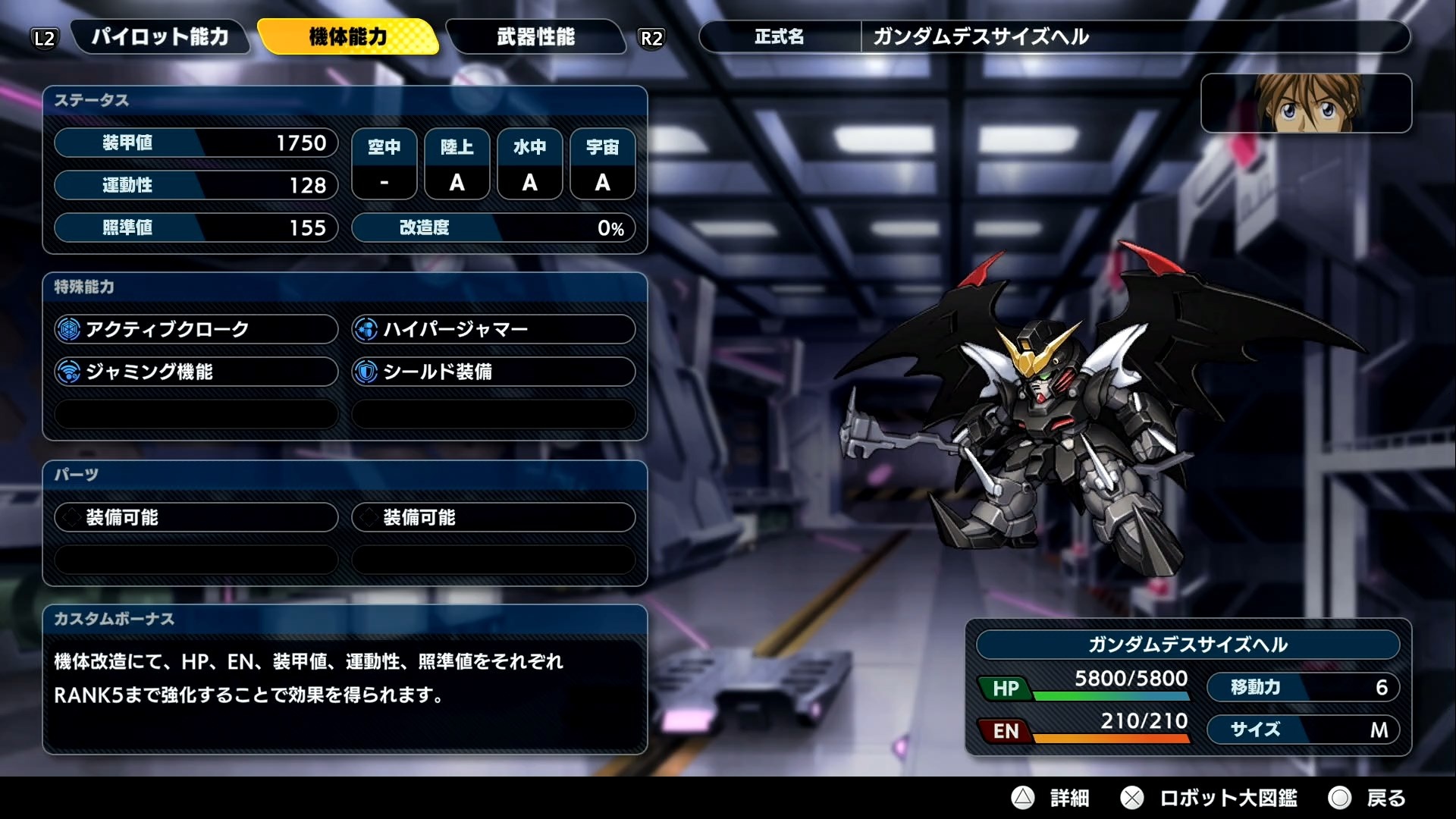Viewport: 1456px width, 819px height.
Task: Go back with the 戻る option
Action: click(x=1369, y=798)
